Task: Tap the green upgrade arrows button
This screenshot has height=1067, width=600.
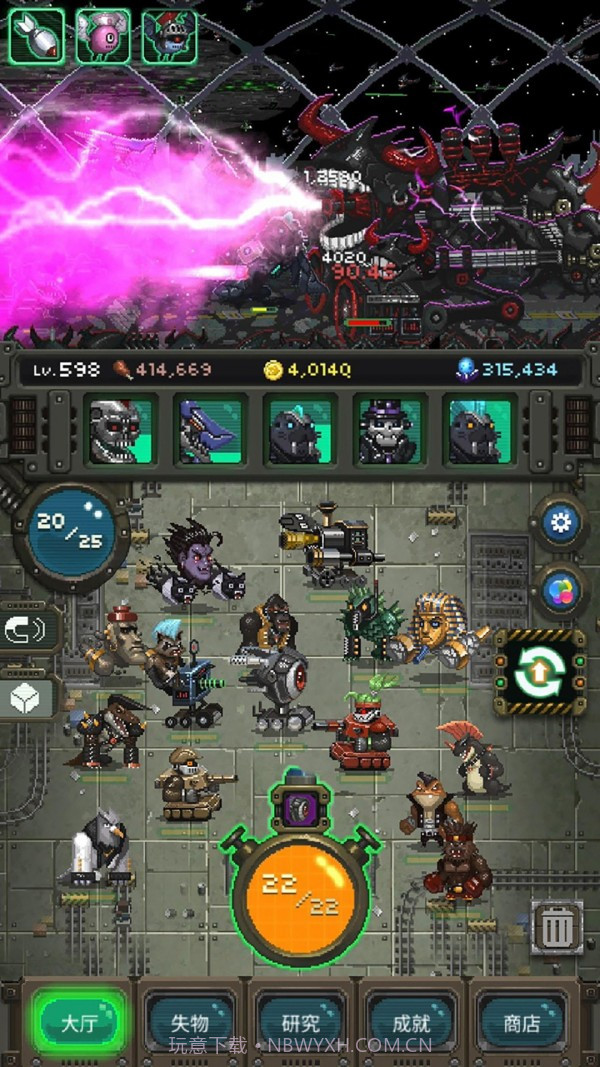Action: click(540, 672)
